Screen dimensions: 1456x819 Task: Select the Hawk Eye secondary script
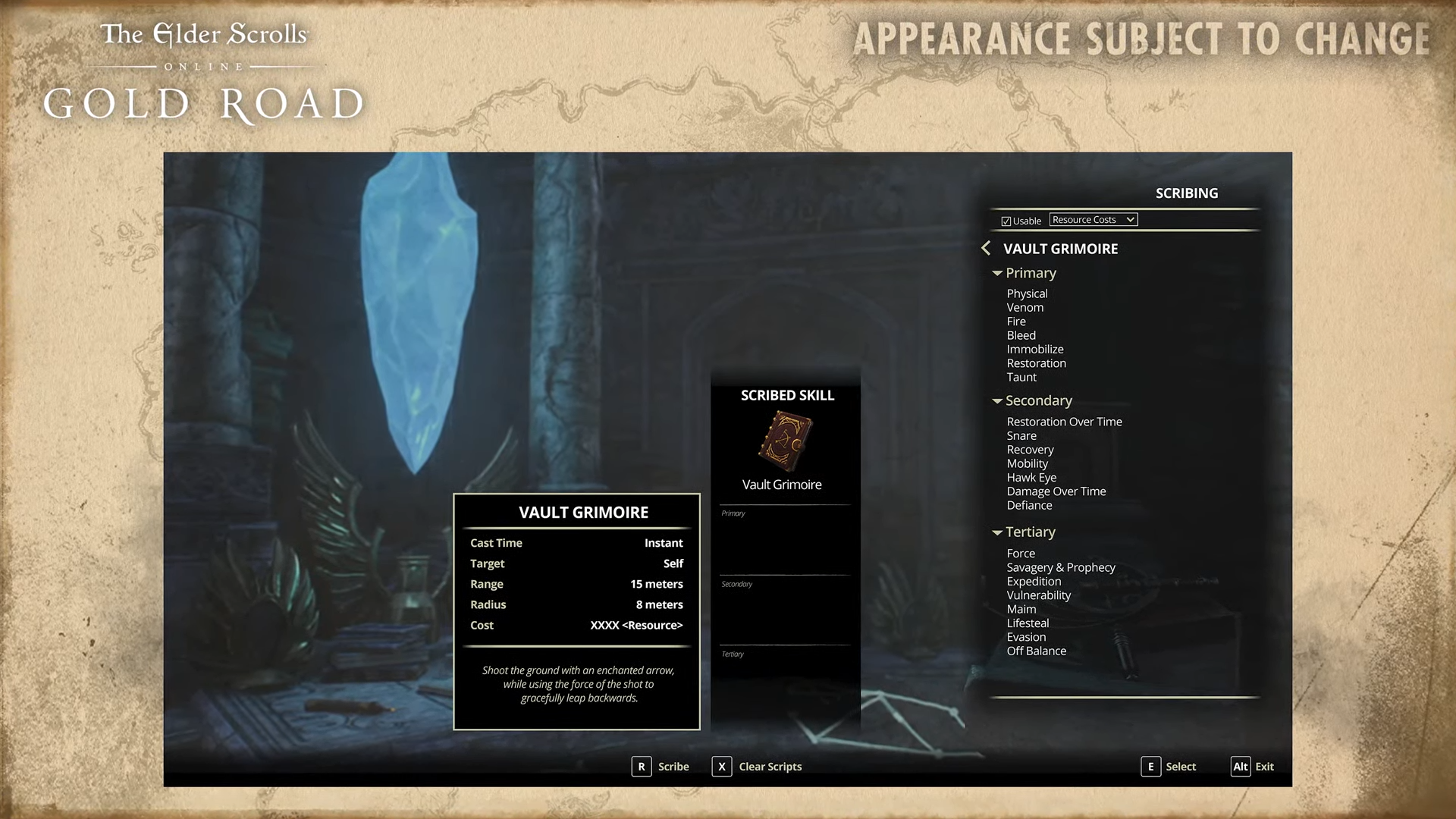[x=1031, y=478]
